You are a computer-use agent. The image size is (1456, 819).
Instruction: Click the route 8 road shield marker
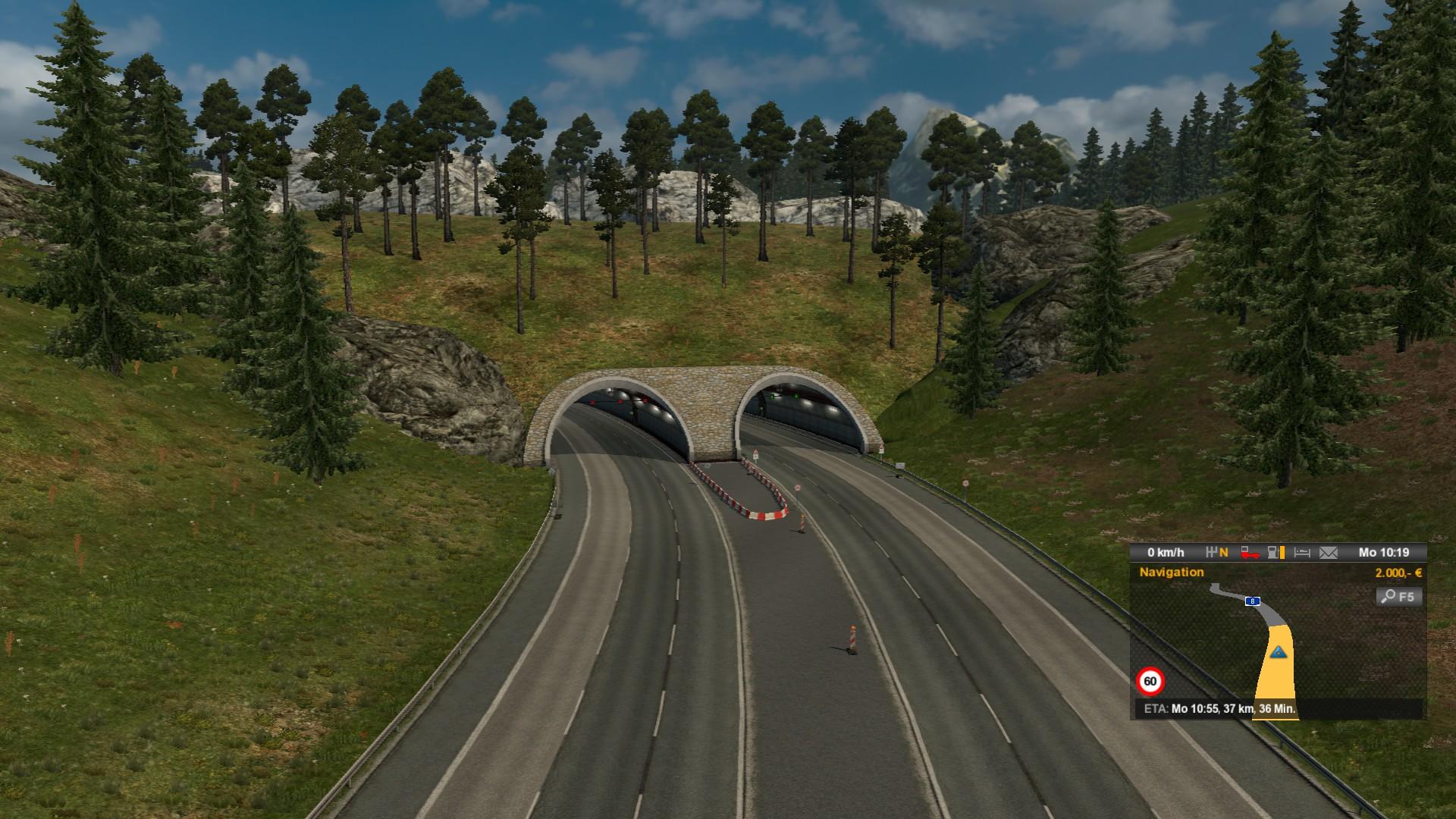[x=1253, y=601]
